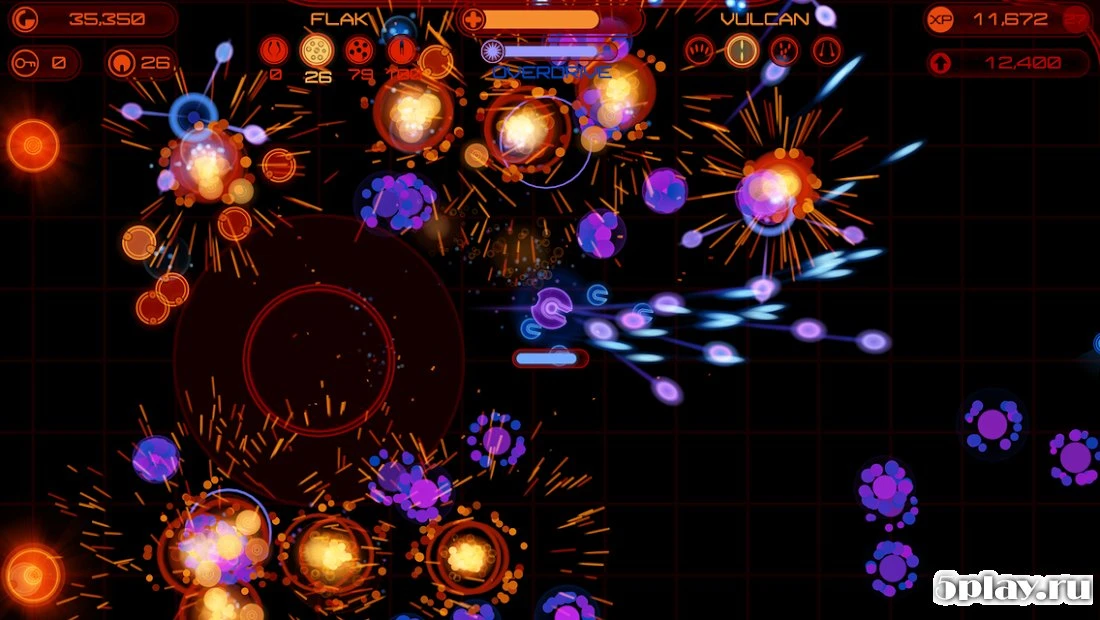The width and height of the screenshot is (1100, 620).
Task: Select the claw-shaped secondary weapon with 0 ammo
Action: tap(274, 50)
